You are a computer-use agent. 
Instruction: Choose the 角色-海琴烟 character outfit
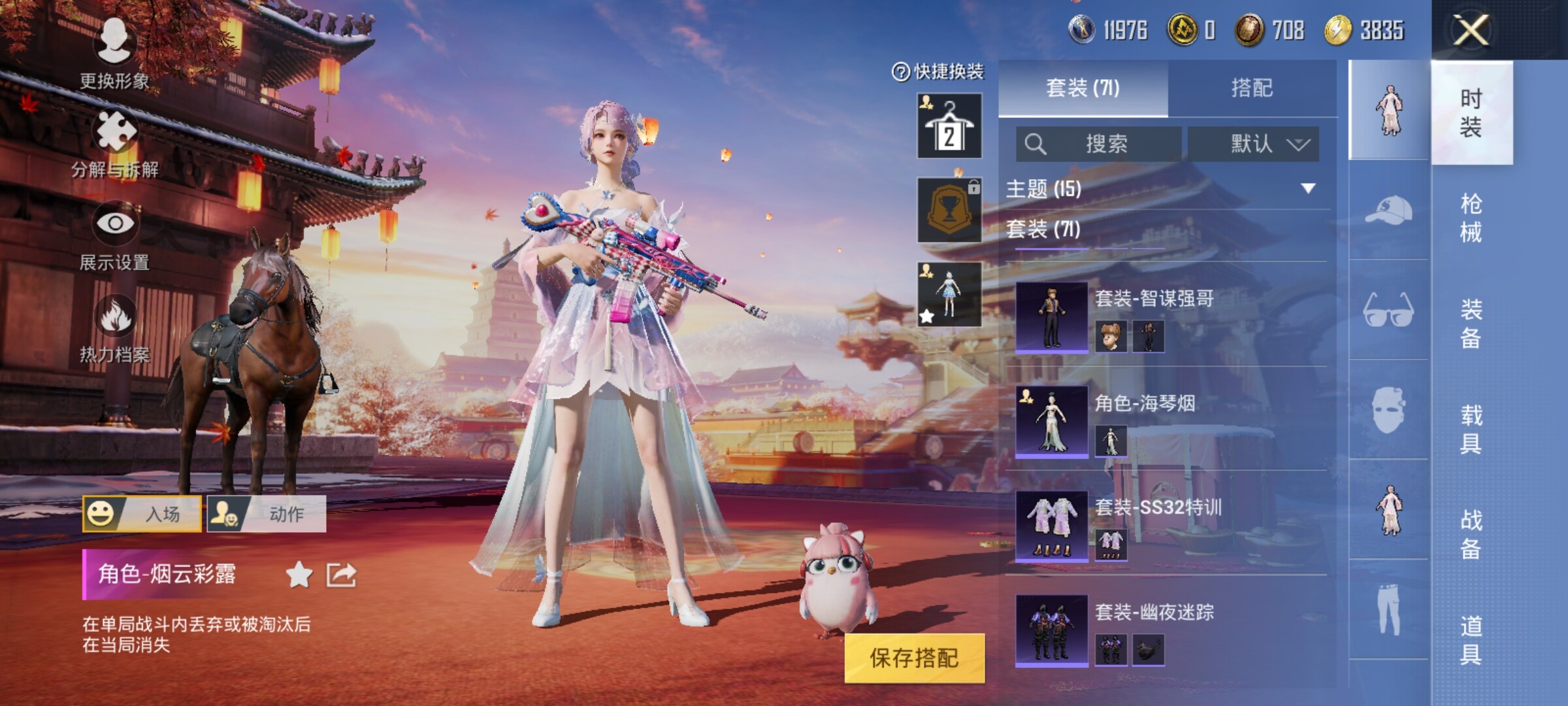tap(1169, 422)
